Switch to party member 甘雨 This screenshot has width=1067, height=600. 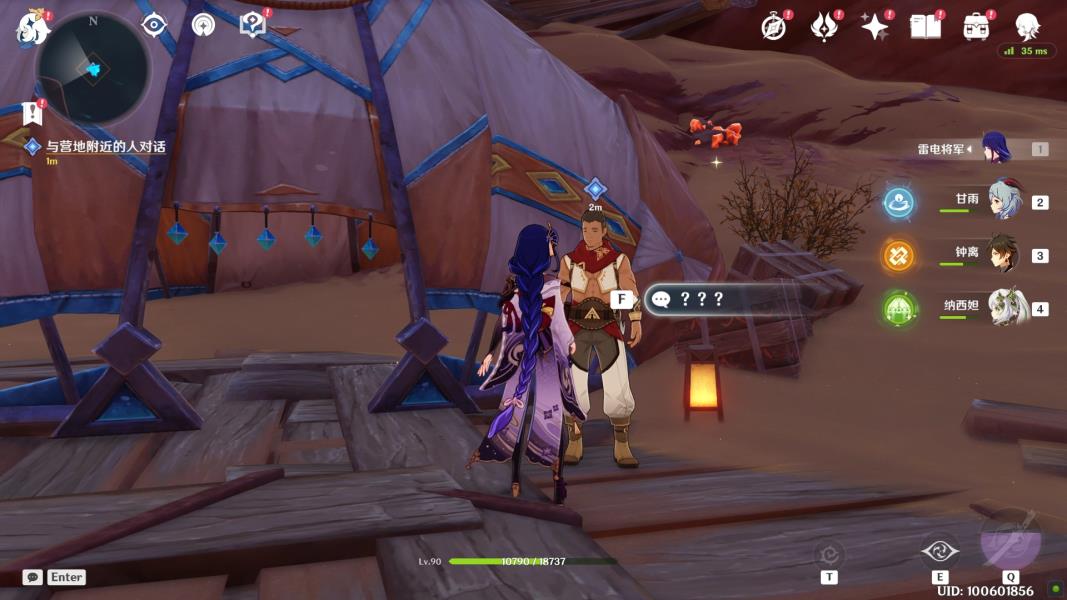click(1002, 200)
